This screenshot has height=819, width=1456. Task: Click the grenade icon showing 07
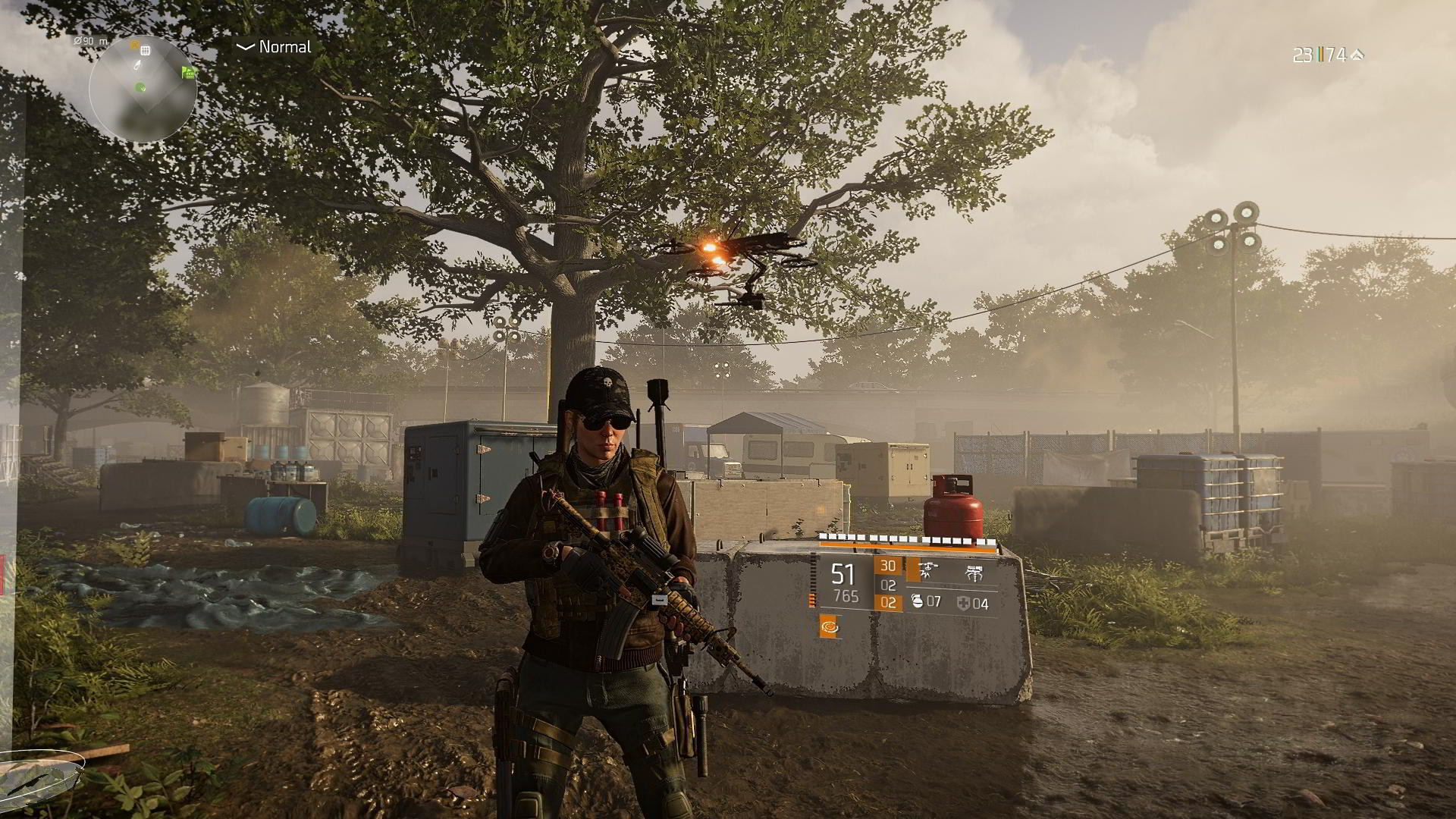pos(927,602)
